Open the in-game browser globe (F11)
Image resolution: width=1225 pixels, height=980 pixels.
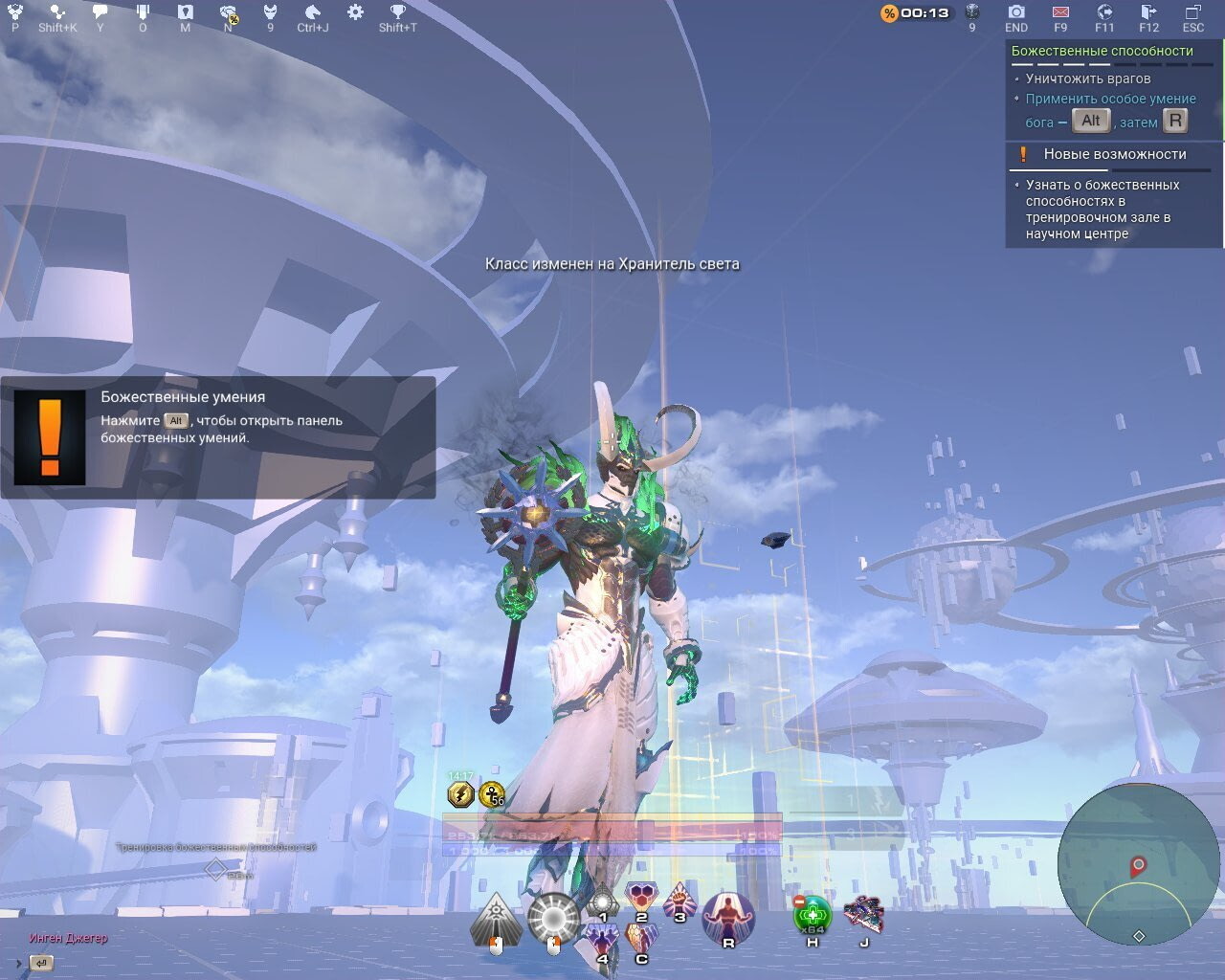(1102, 14)
